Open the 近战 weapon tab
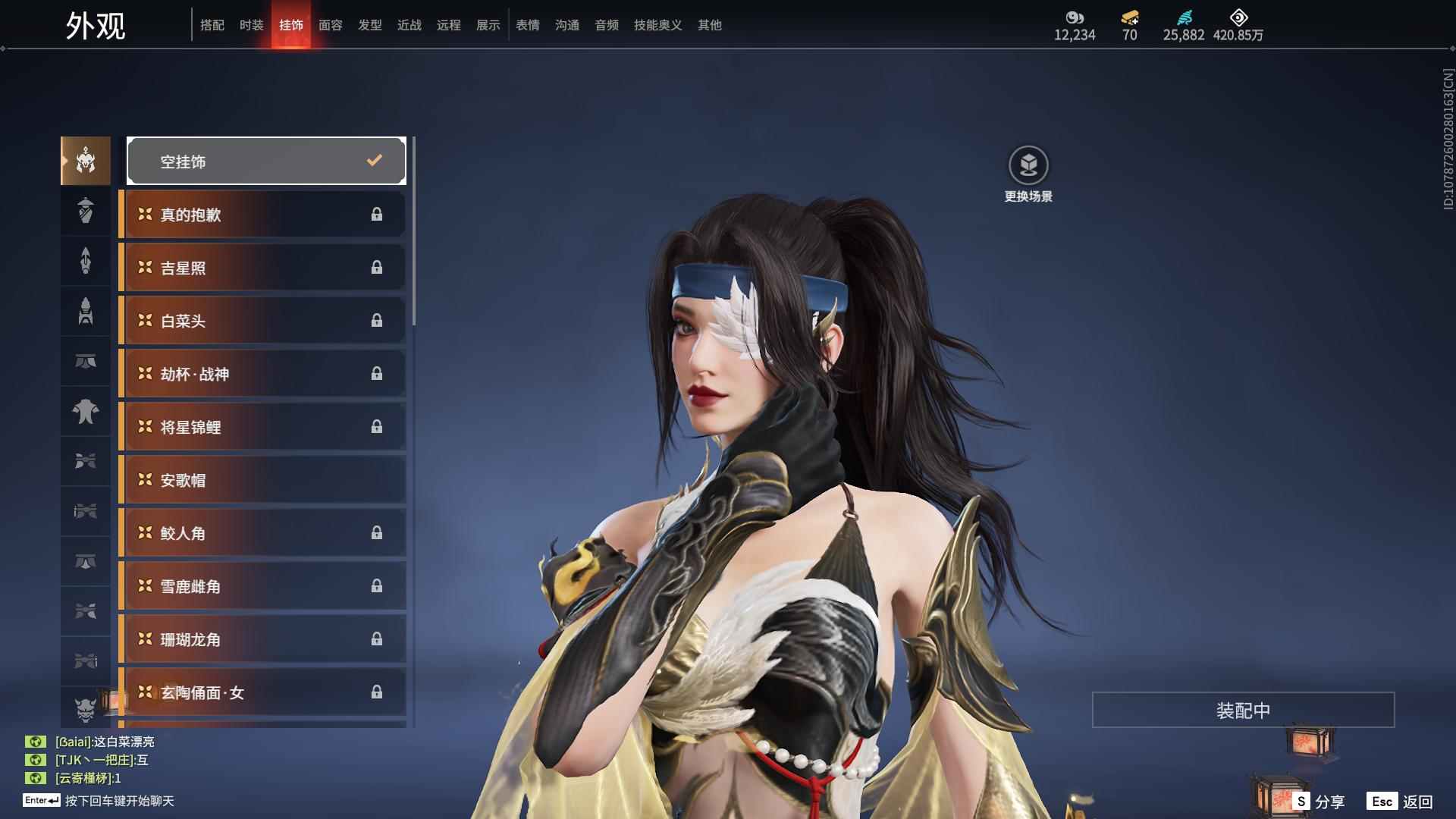Screen dimensions: 1456x819 [409, 25]
